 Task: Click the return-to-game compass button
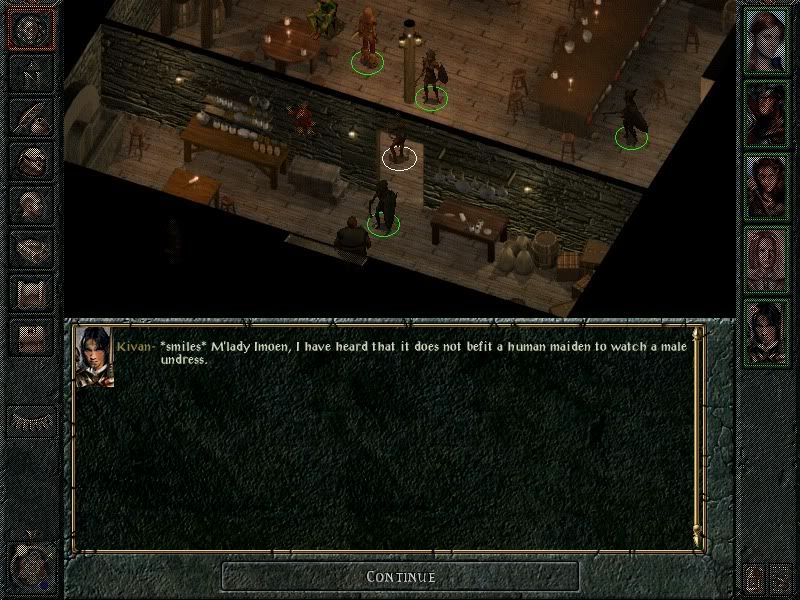[31, 30]
